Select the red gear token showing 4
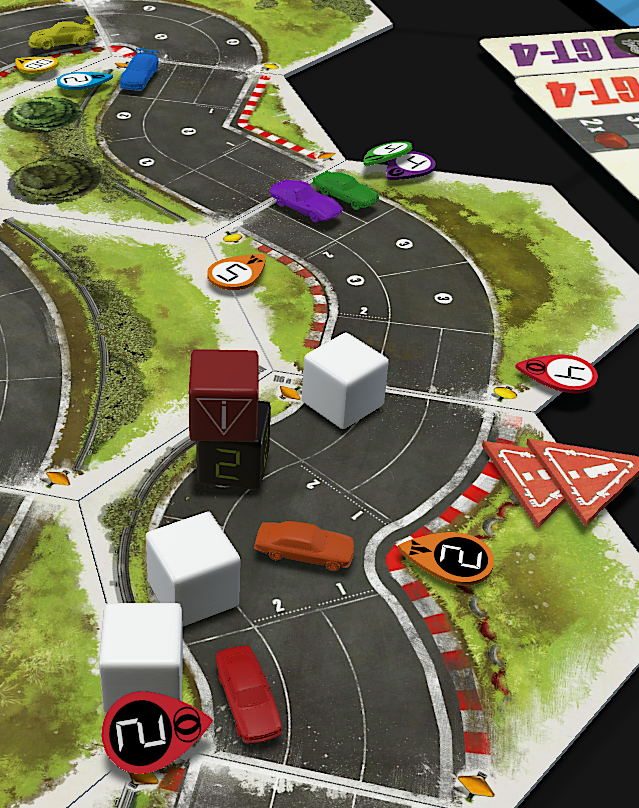 (562, 373)
